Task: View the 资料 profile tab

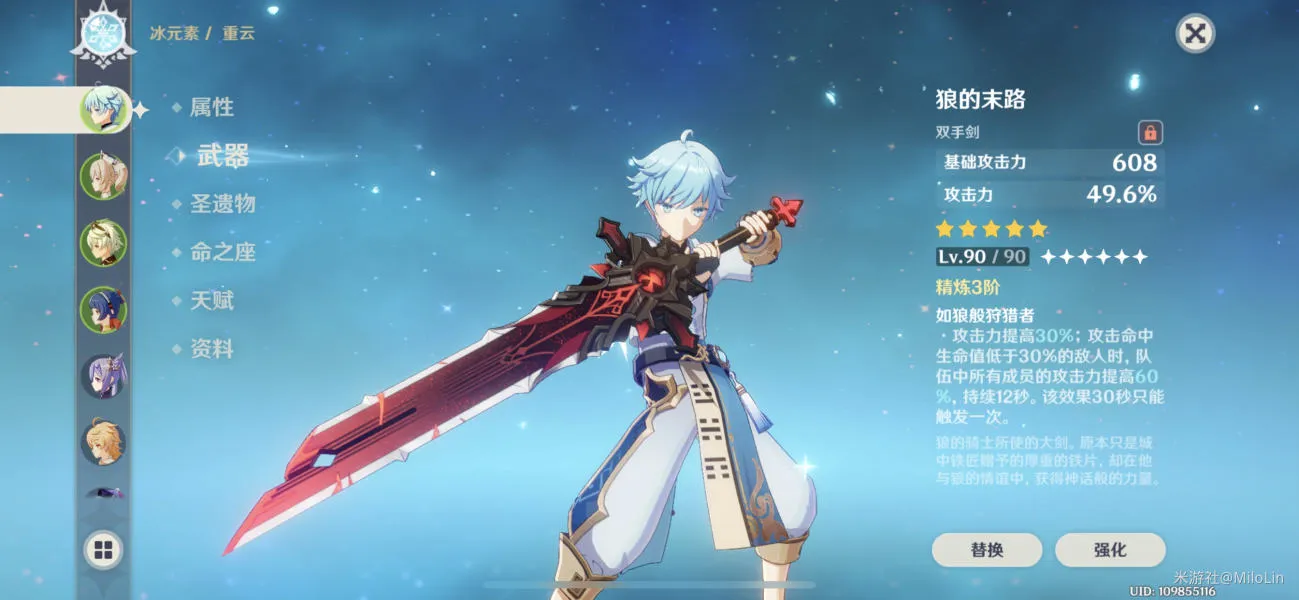Action: pos(211,349)
